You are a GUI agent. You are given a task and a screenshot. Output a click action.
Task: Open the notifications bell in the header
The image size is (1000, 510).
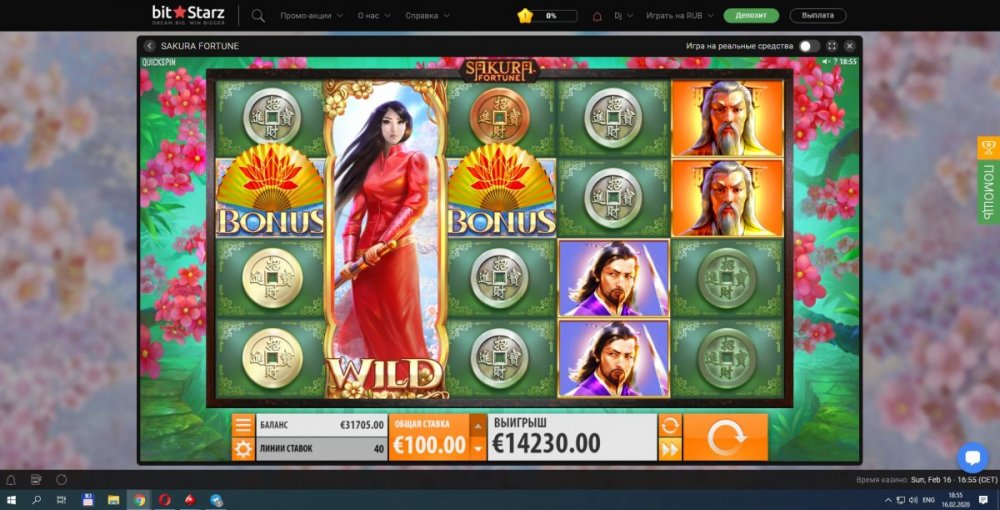click(x=597, y=16)
